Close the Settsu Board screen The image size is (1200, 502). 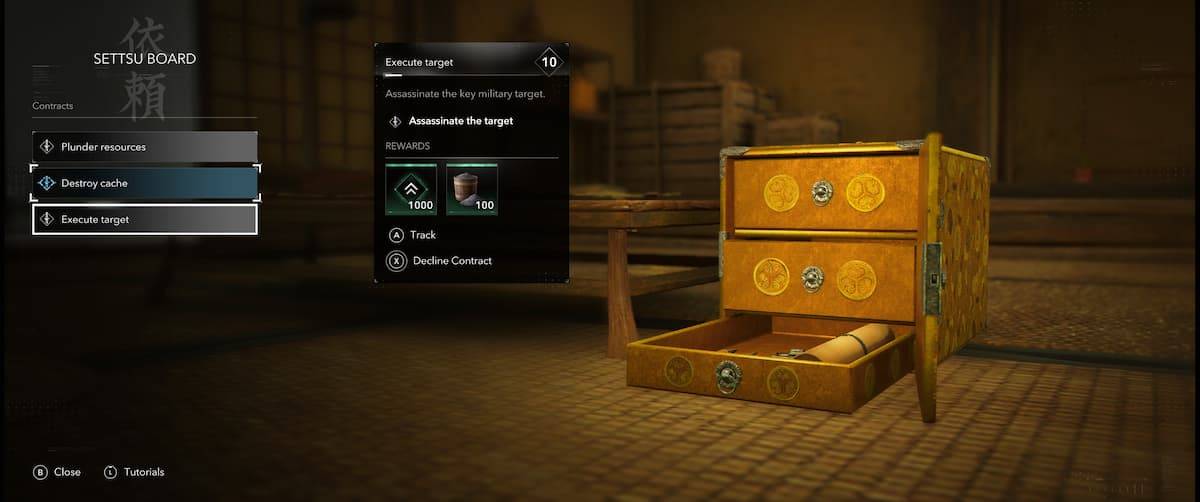(58, 472)
